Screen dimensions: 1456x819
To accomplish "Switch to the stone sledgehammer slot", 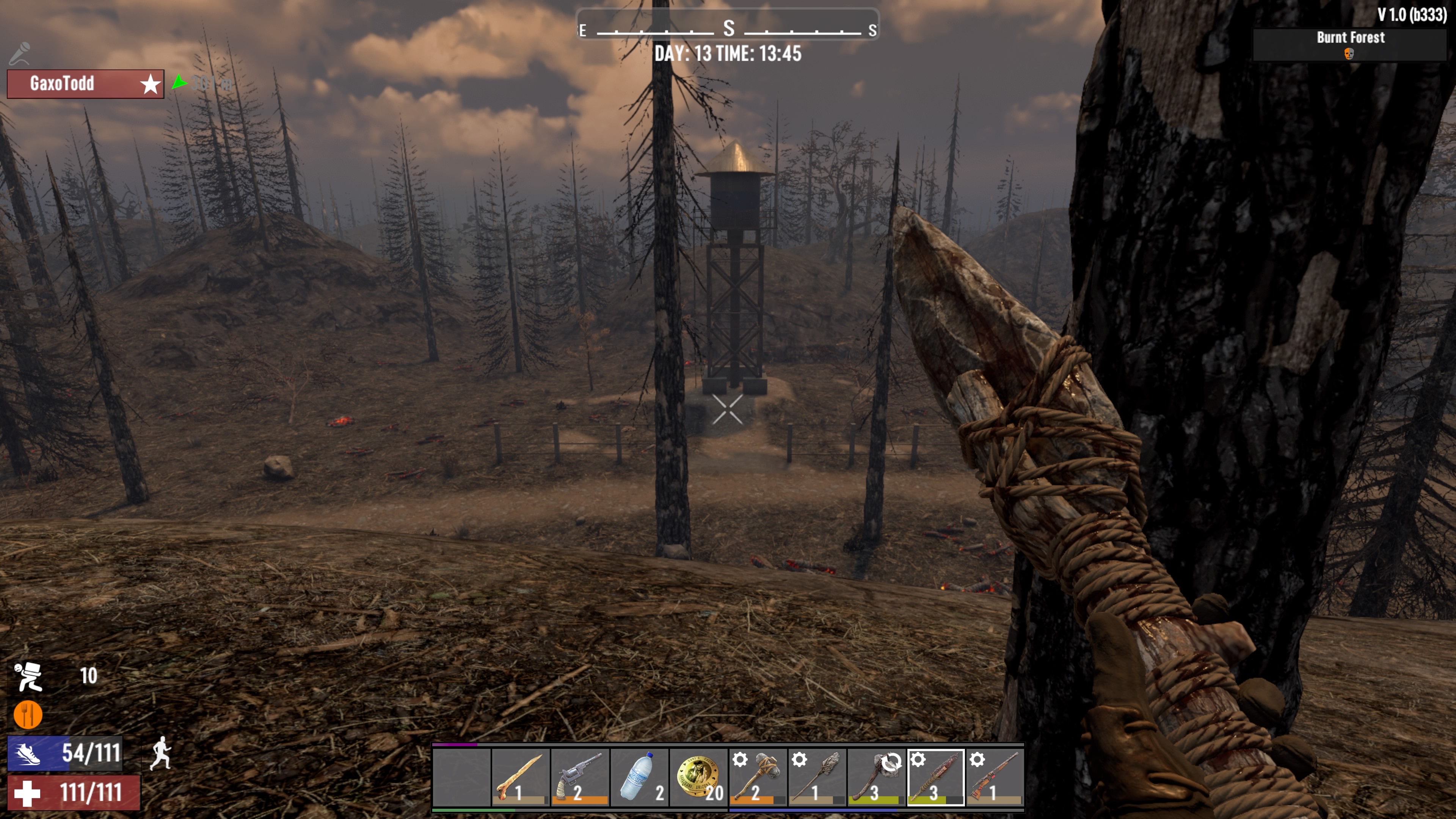I will (x=758, y=777).
